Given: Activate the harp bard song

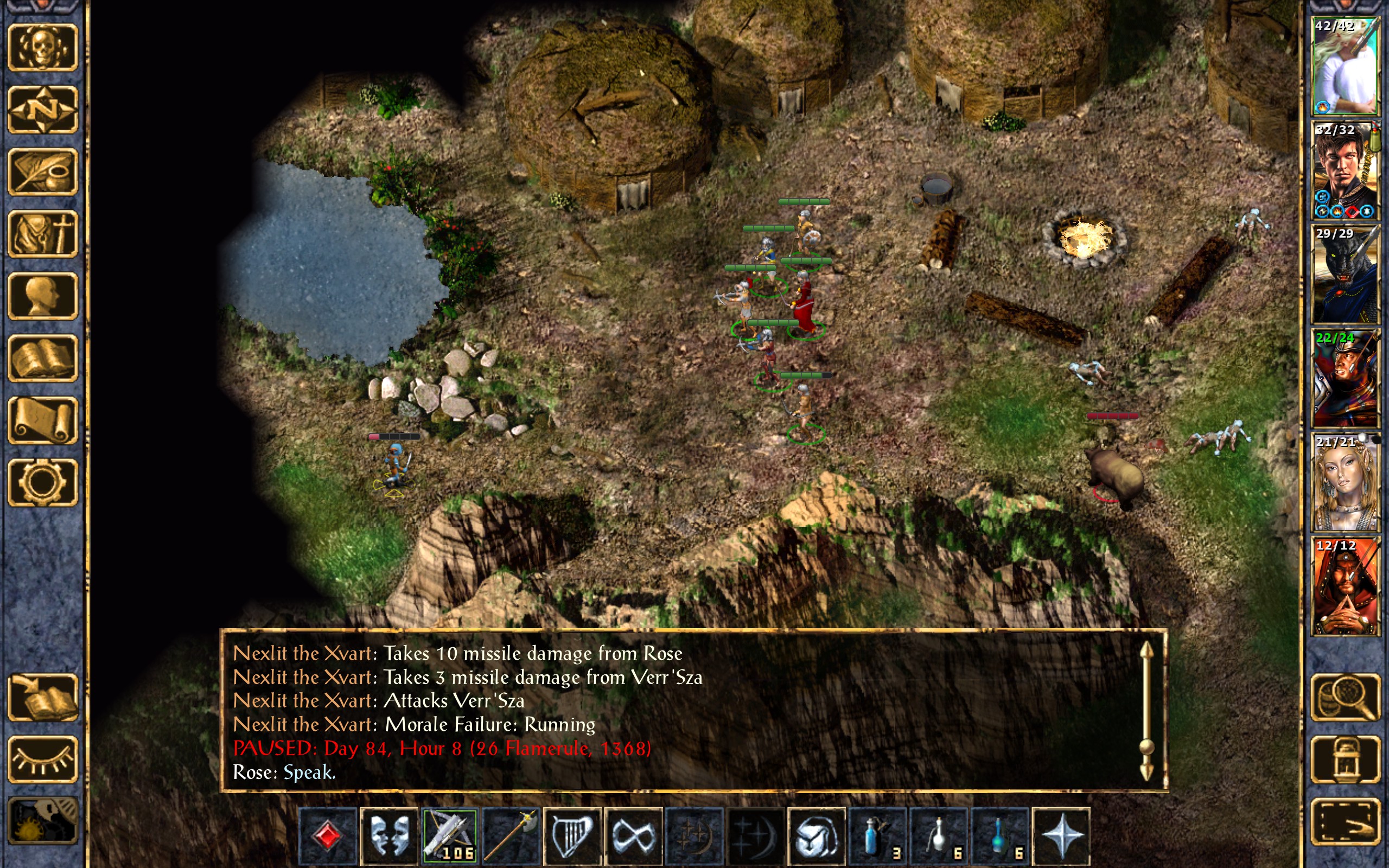Looking at the screenshot, I should [x=572, y=836].
